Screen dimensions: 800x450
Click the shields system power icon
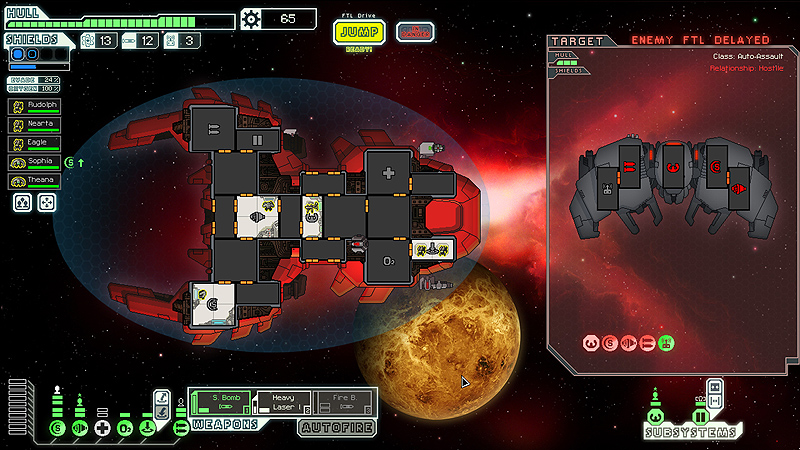[x=57, y=429]
